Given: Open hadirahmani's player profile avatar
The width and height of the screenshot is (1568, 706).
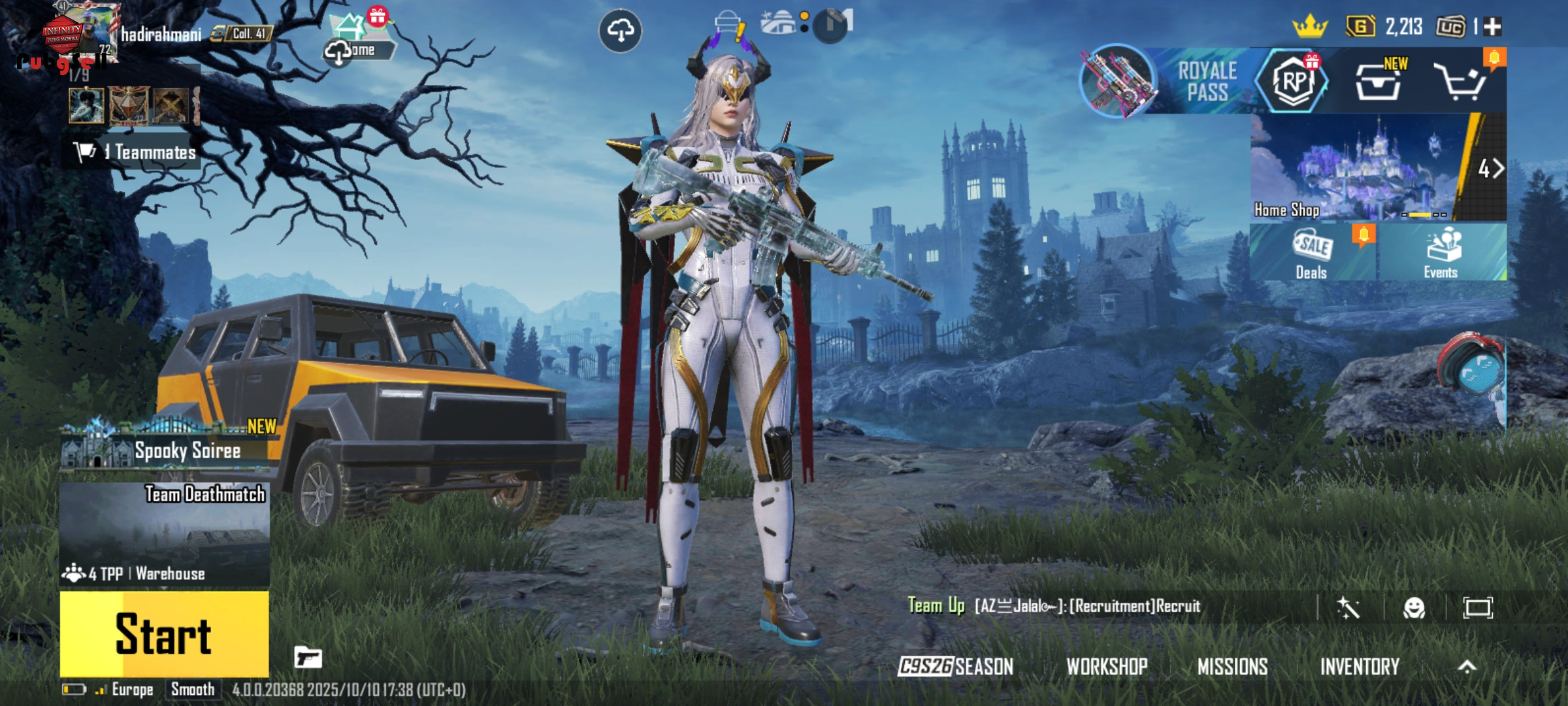Looking at the screenshot, I should (x=80, y=34).
